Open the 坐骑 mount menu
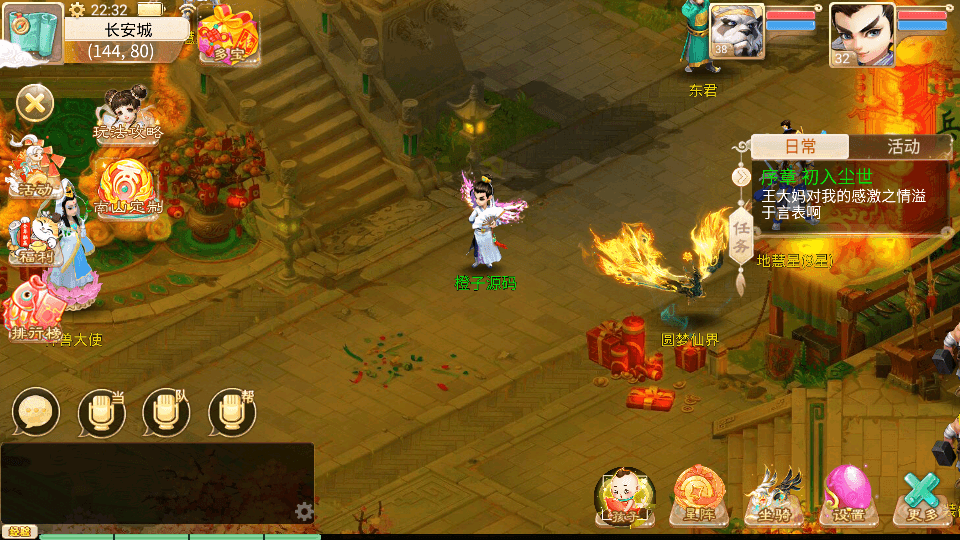The width and height of the screenshot is (960, 540). 774,495
